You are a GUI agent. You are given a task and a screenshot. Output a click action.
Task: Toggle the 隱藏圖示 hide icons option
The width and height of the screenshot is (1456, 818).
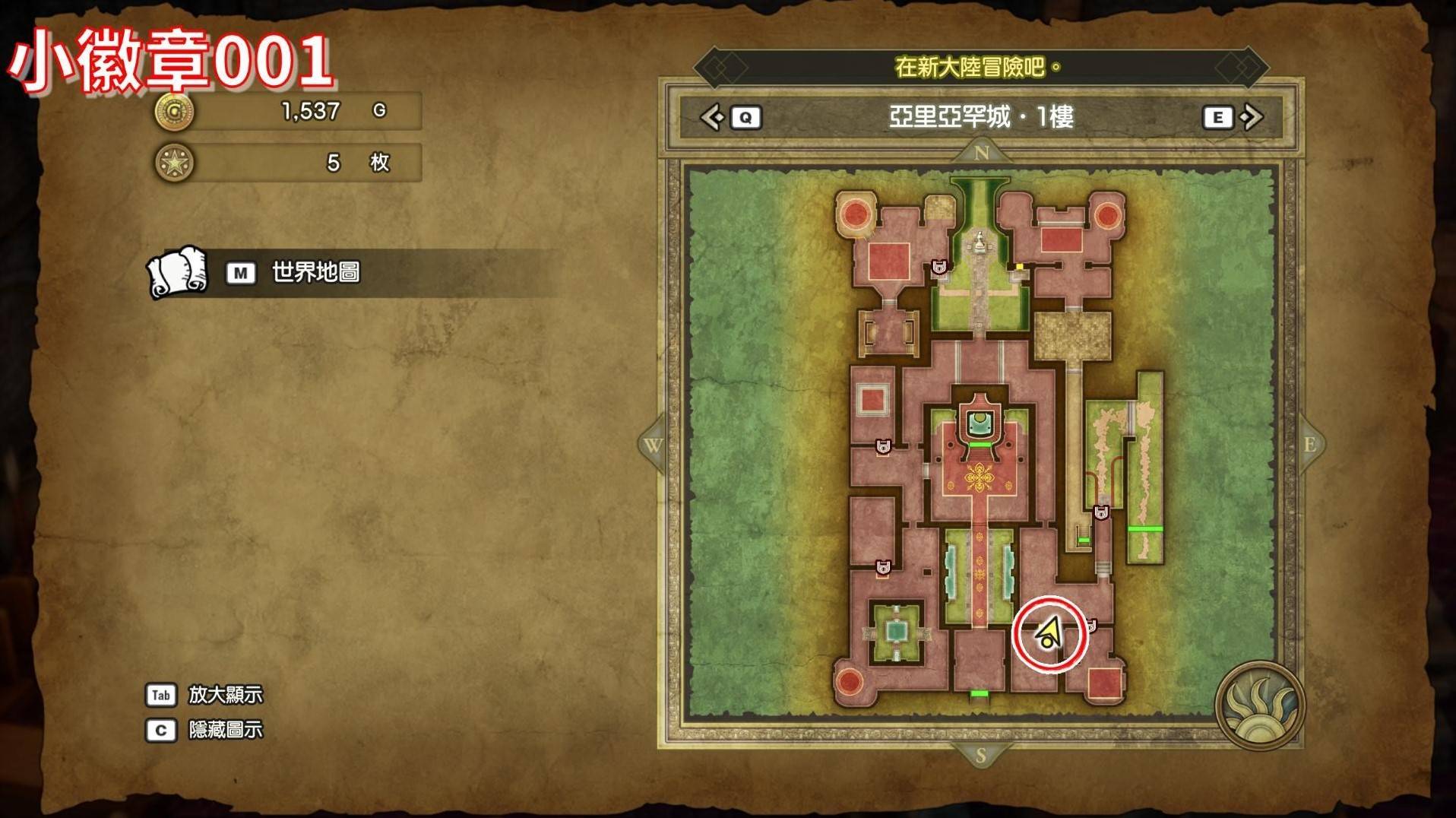coord(225,730)
